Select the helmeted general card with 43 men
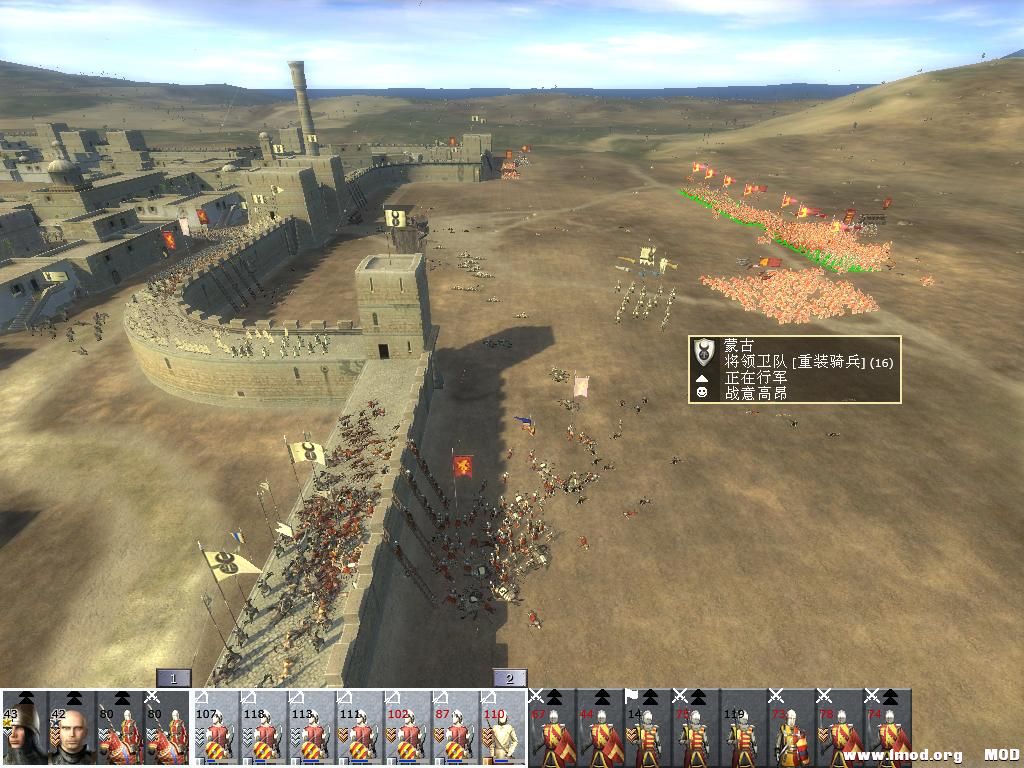Viewport: 1024px width, 768px height. 24,728
